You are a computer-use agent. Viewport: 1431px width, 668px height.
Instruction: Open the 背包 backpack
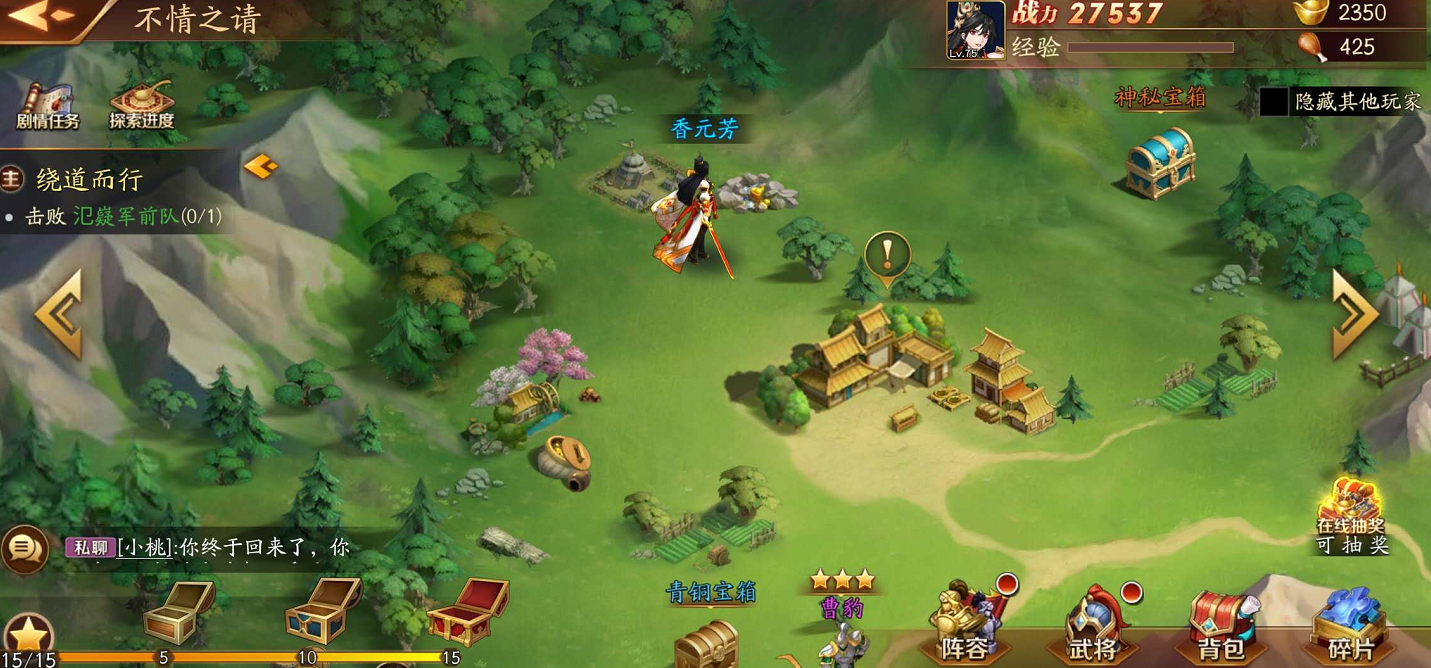tap(1221, 624)
